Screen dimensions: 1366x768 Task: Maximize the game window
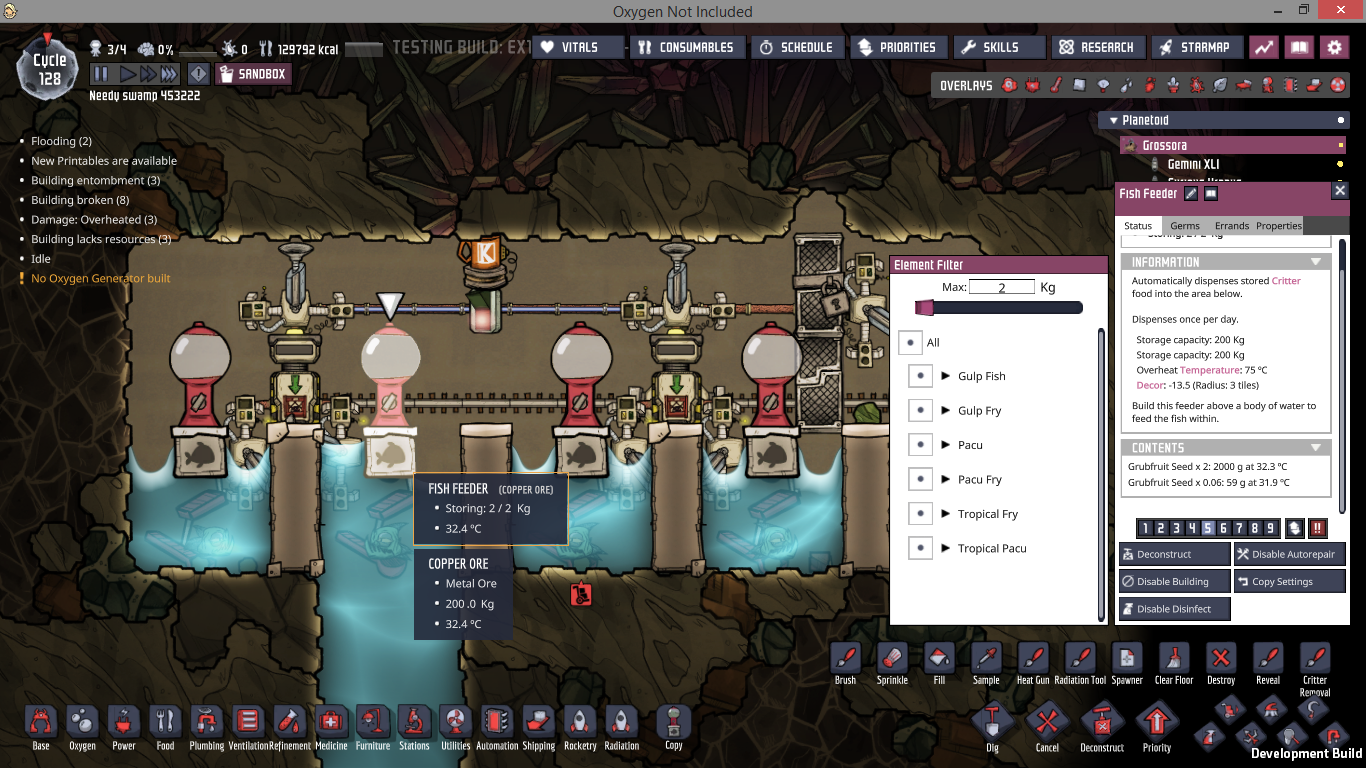click(1304, 10)
